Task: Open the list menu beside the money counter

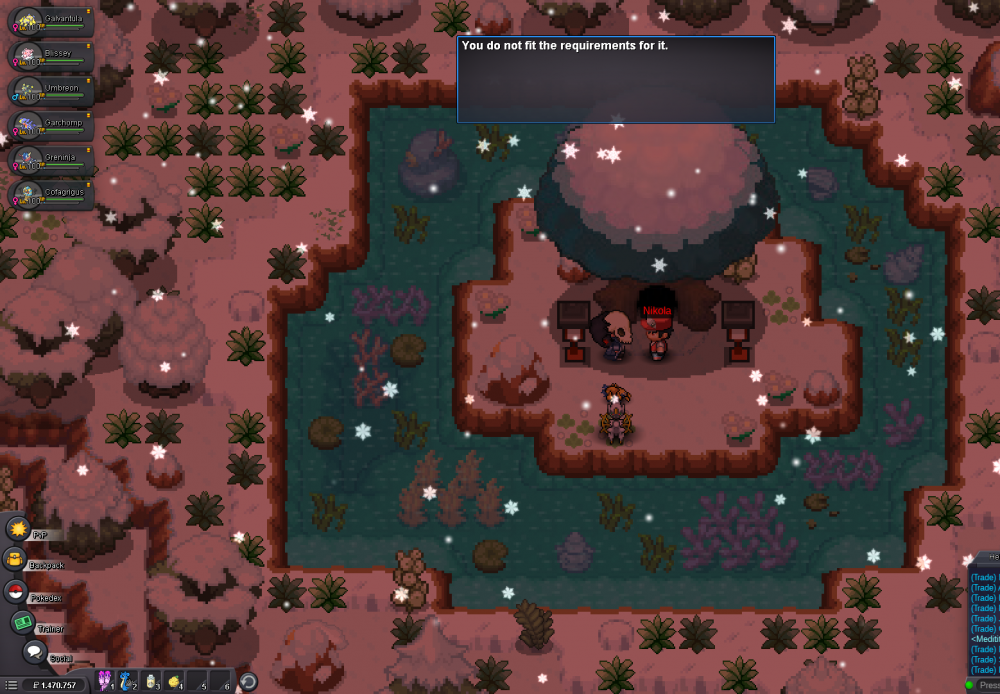Action: pos(11,685)
